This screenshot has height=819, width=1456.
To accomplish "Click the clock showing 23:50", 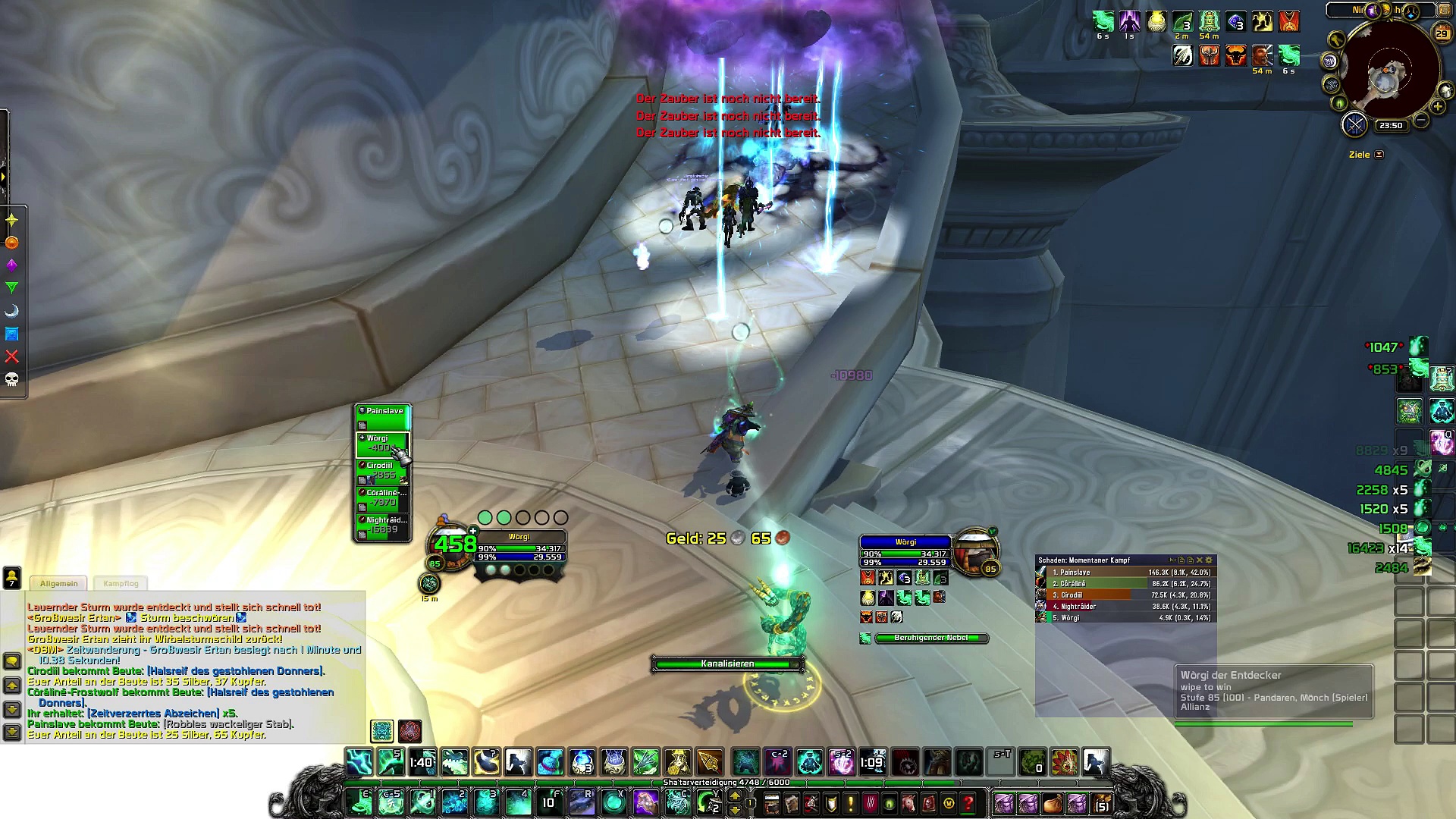I will pos(1391,126).
